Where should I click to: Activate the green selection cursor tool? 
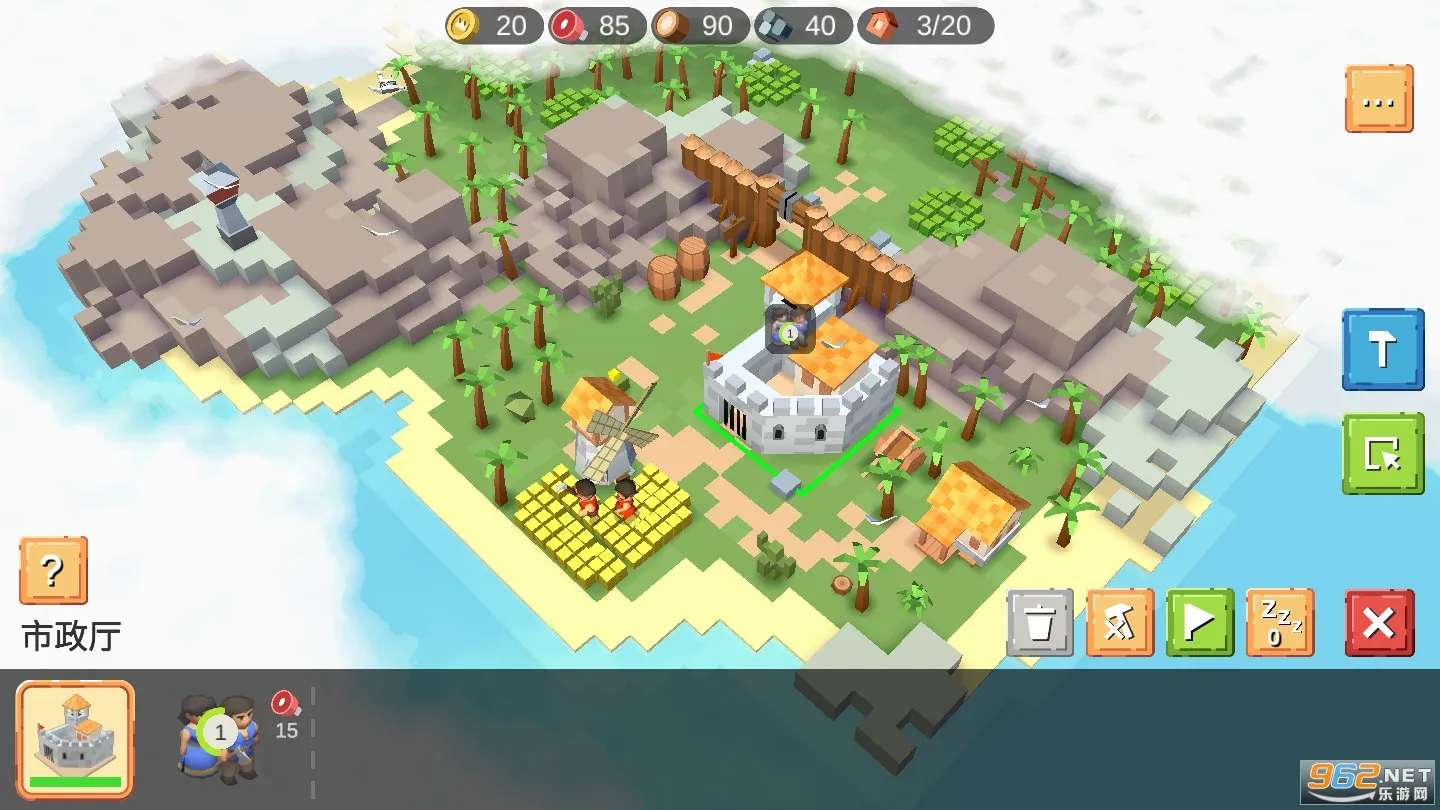(1383, 454)
